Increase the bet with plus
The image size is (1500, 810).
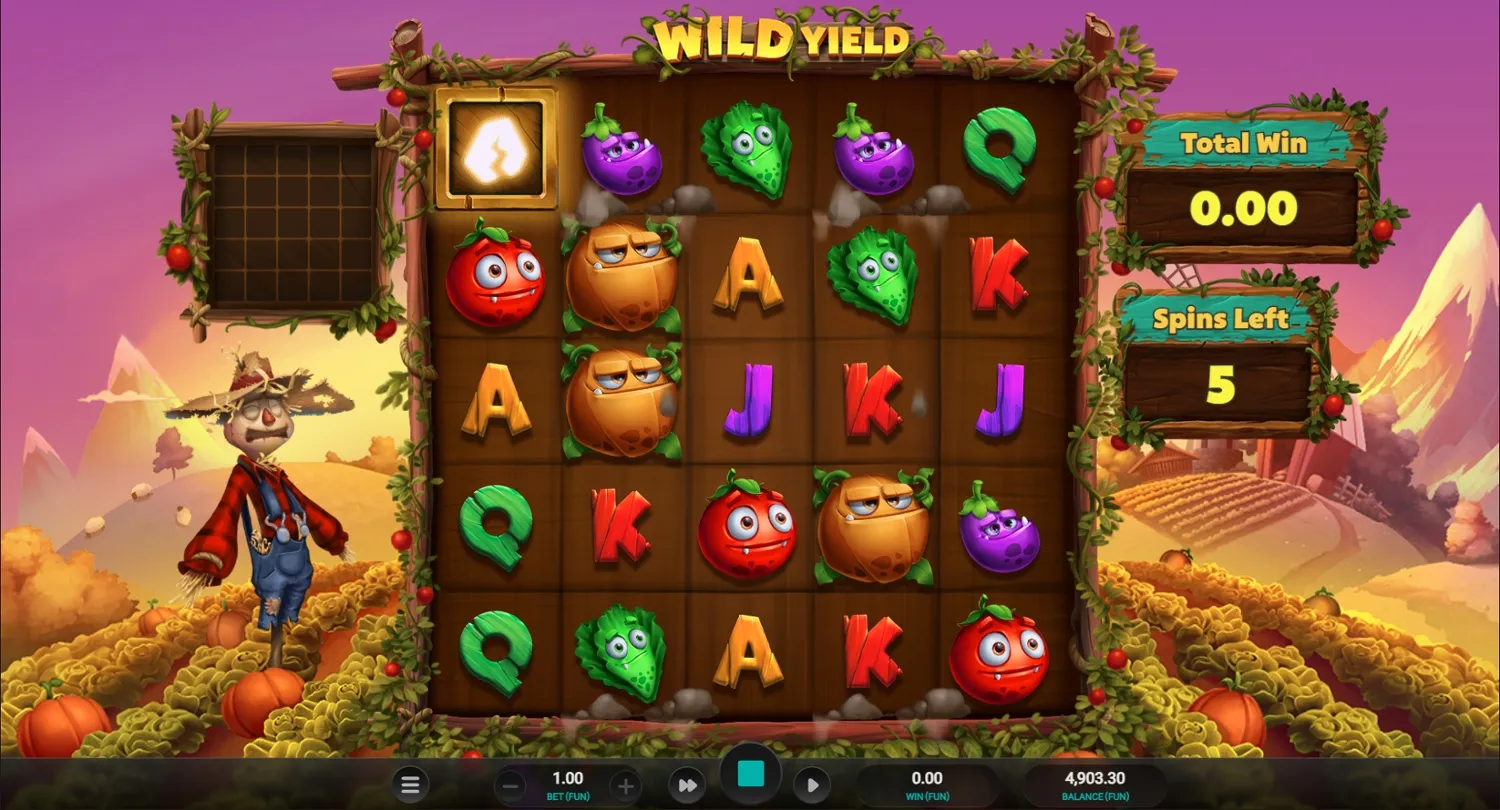(625, 784)
